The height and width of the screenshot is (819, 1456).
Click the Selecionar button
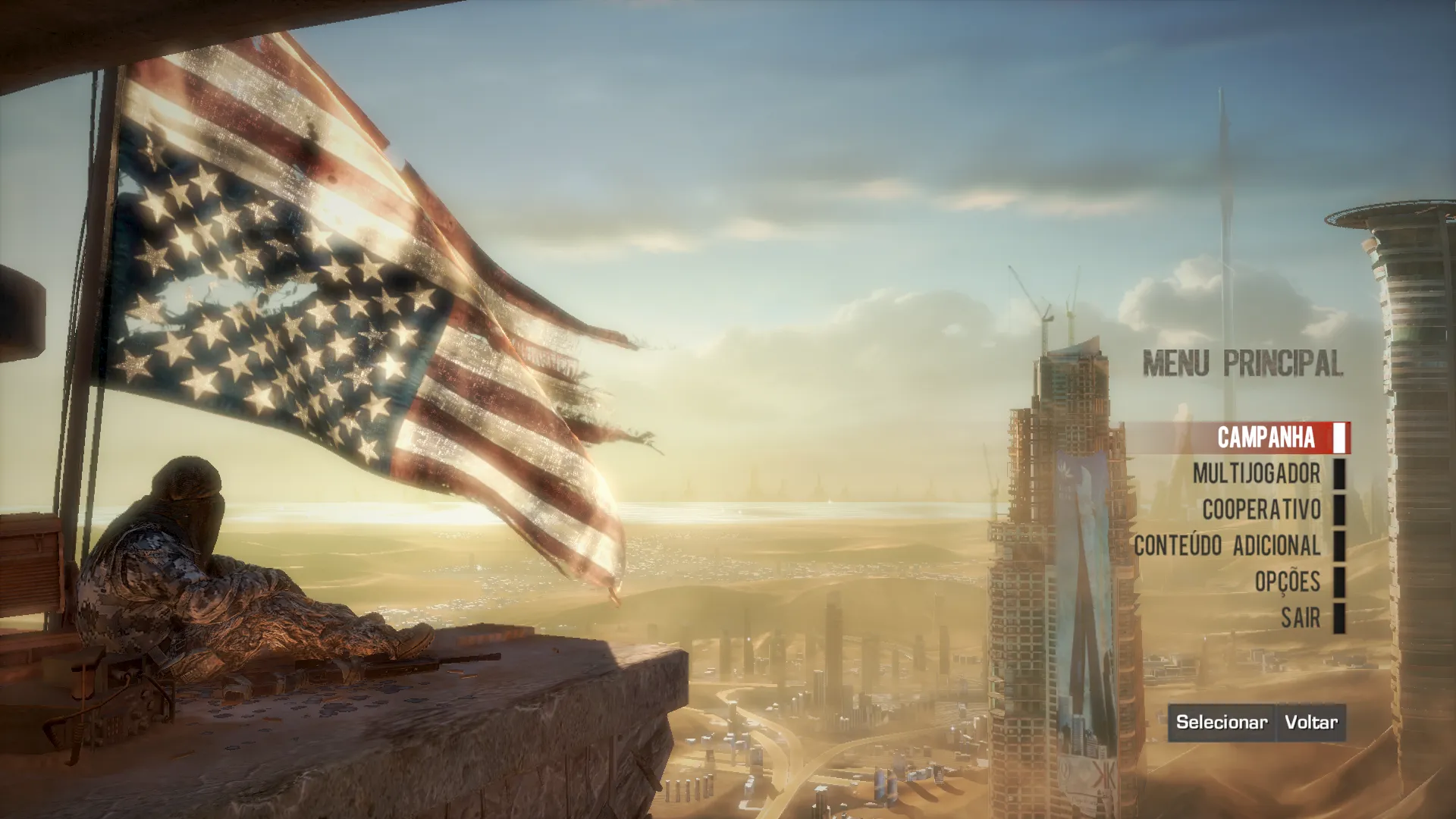pos(1221,722)
